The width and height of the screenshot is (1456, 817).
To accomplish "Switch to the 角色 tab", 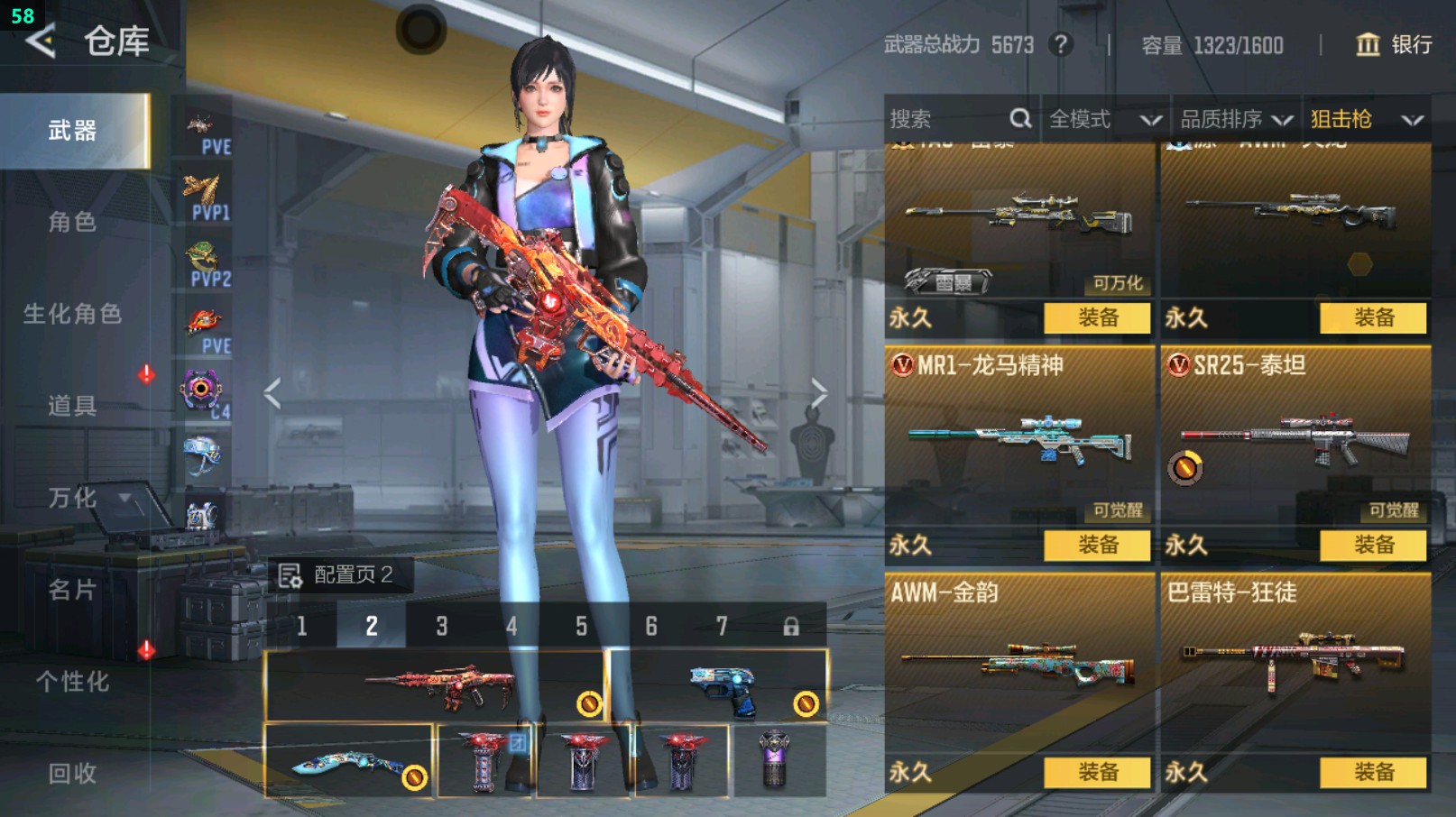I will pyautogui.click(x=72, y=222).
